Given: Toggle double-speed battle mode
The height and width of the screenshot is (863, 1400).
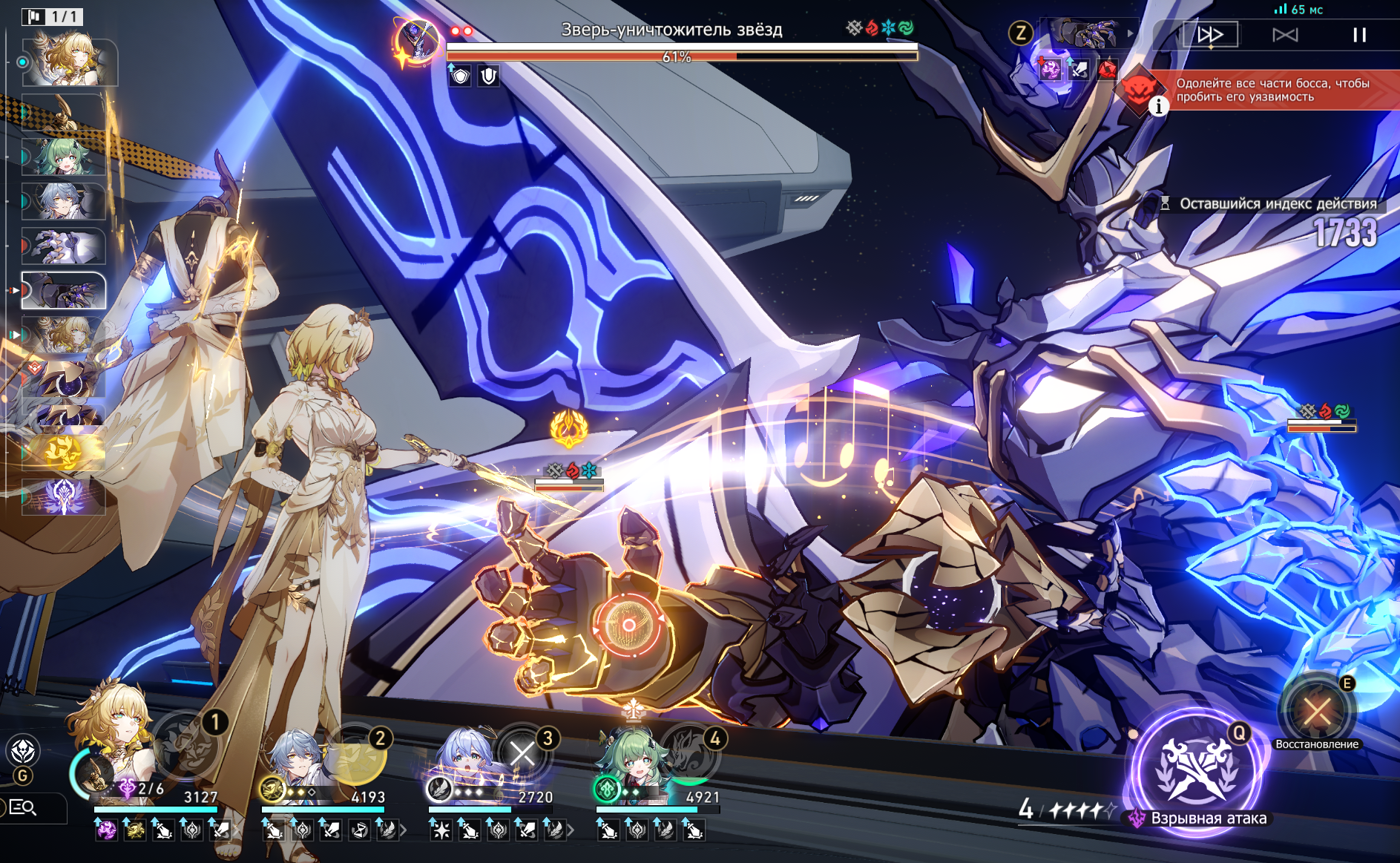Looking at the screenshot, I should pyautogui.click(x=1210, y=35).
